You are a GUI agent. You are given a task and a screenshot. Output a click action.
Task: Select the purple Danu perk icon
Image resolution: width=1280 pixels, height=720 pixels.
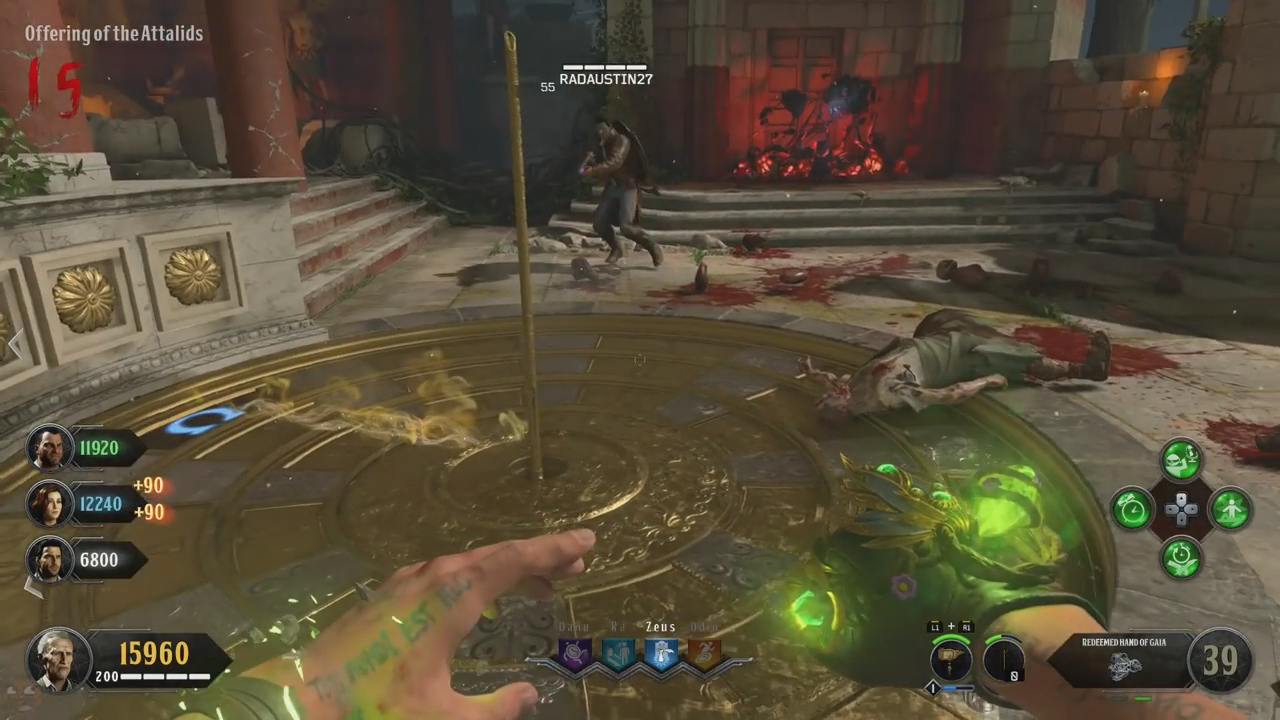[575, 654]
